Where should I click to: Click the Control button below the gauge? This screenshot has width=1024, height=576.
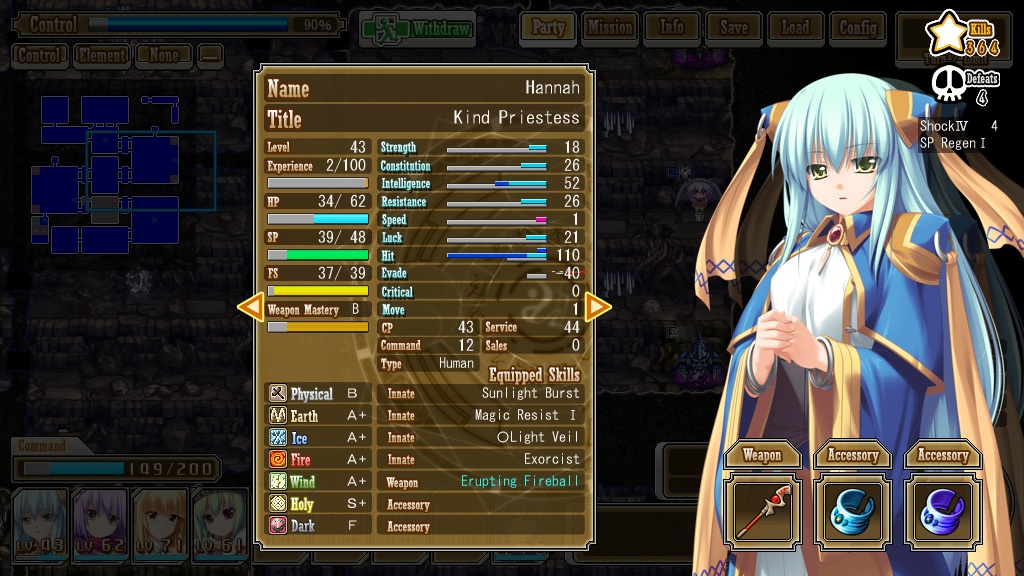[x=40, y=56]
